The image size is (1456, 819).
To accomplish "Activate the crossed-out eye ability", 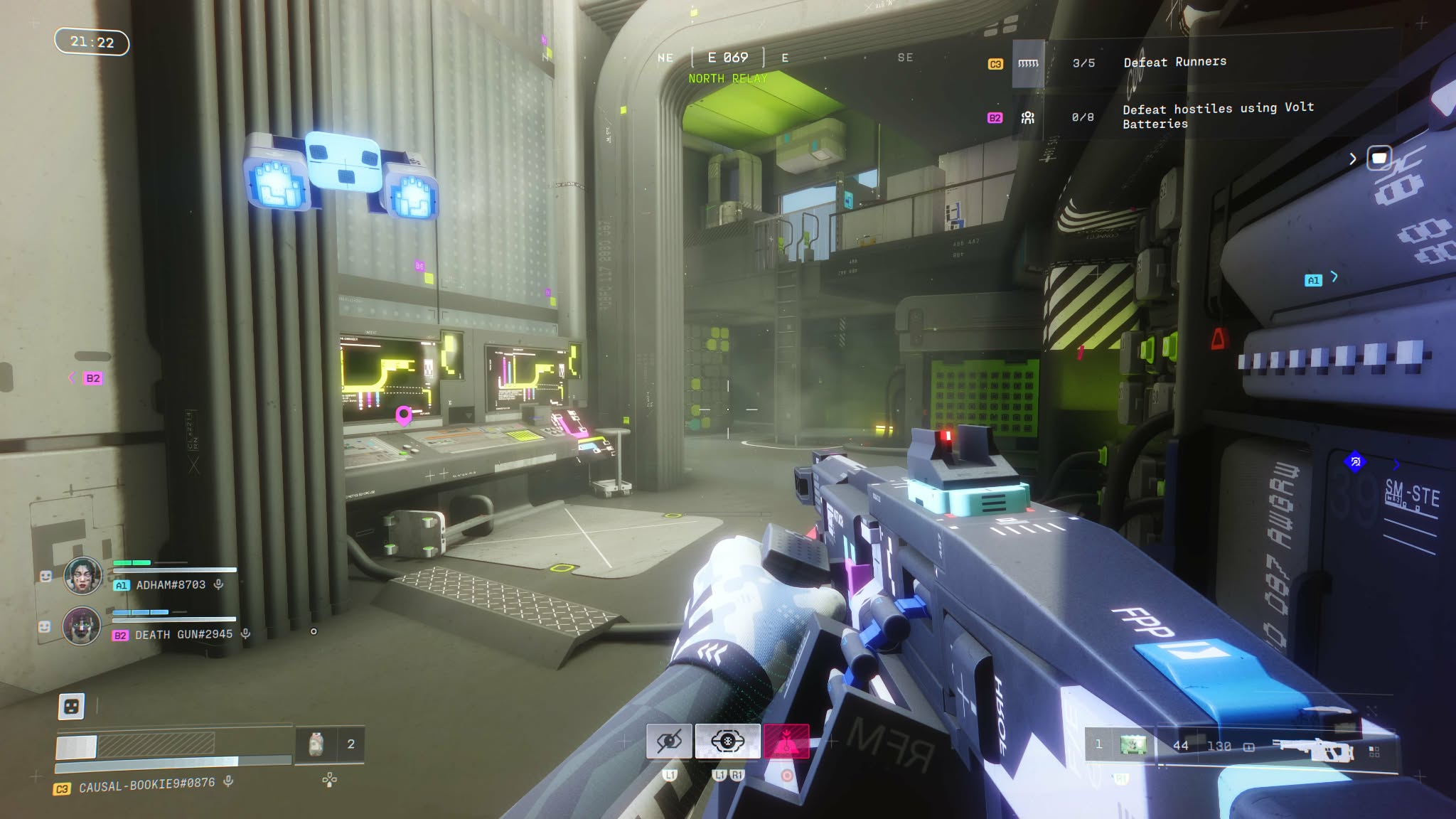I will pos(669,742).
